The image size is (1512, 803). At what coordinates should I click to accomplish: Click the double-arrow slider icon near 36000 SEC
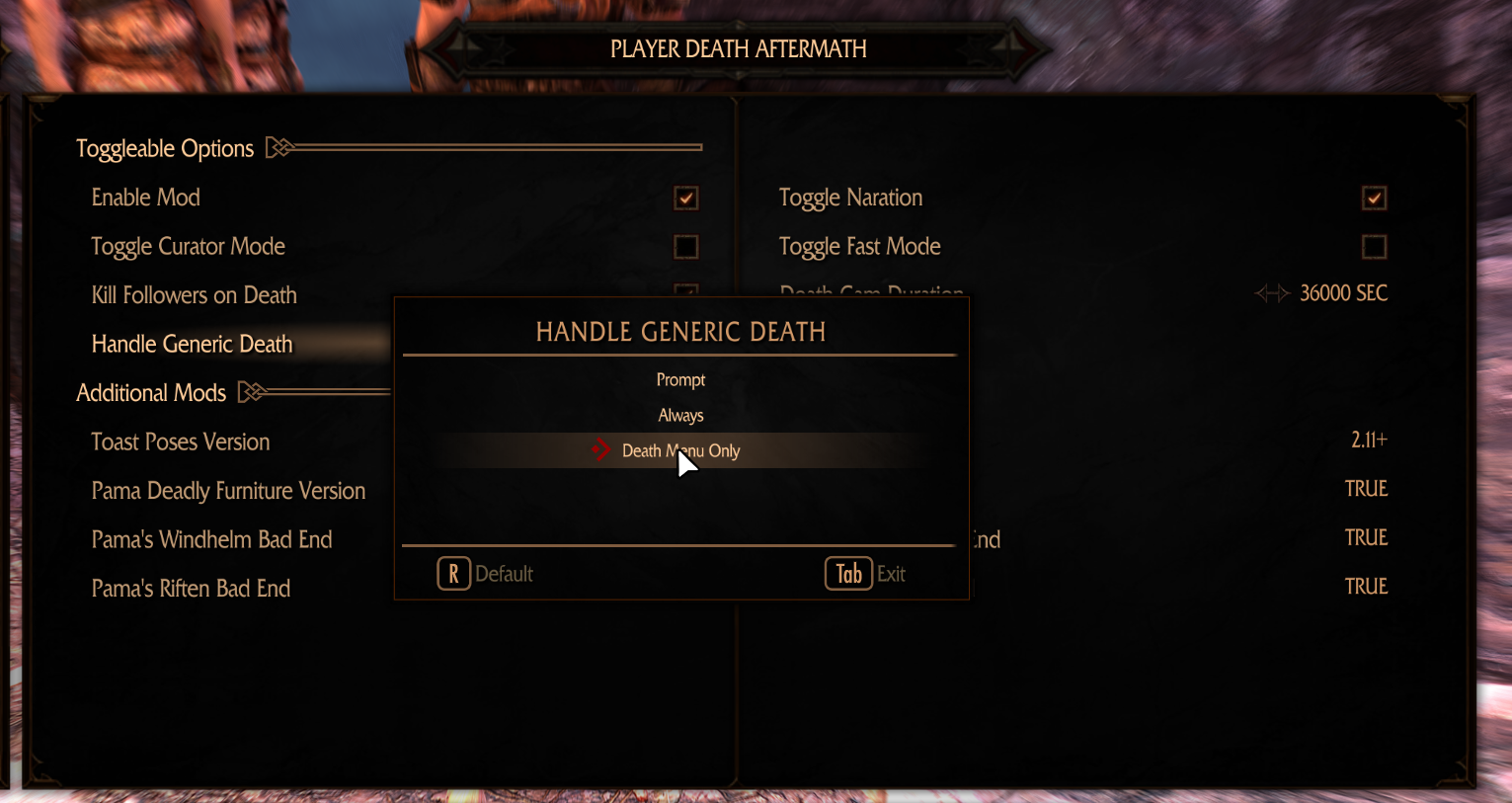[1272, 292]
